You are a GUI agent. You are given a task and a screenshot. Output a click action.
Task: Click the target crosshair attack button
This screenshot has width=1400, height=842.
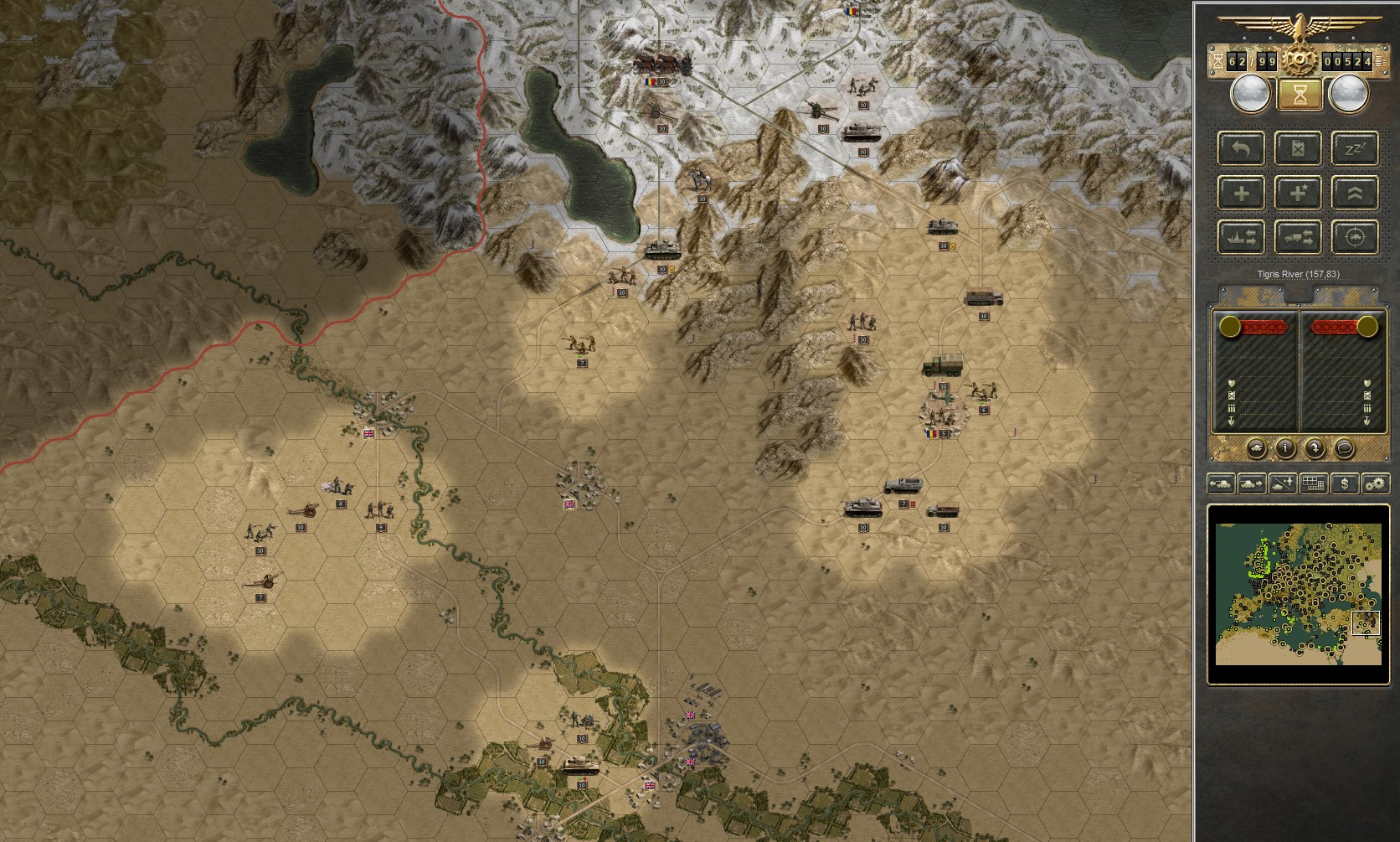pyautogui.click(x=1355, y=238)
